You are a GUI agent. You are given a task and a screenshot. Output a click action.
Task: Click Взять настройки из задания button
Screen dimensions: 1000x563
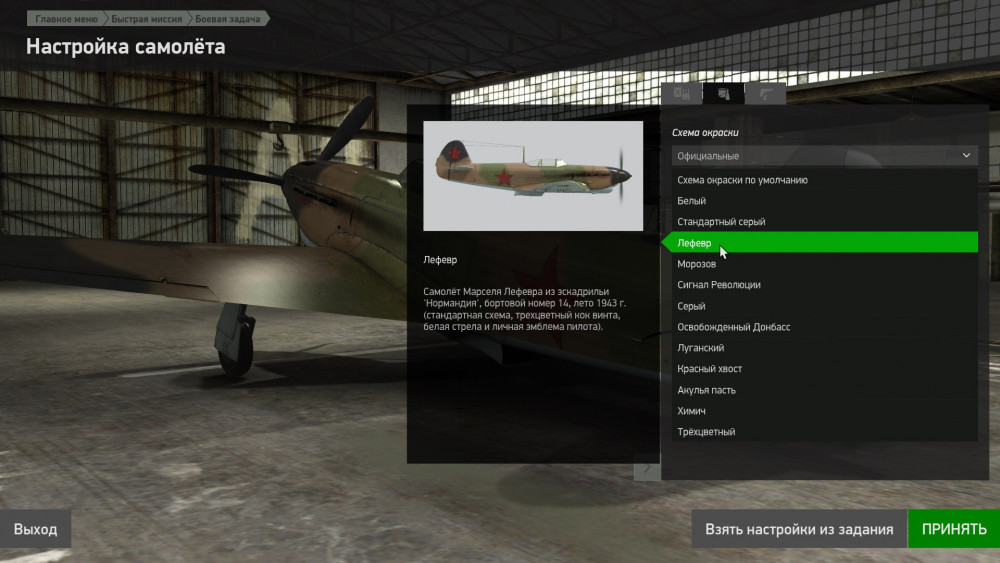[798, 529]
